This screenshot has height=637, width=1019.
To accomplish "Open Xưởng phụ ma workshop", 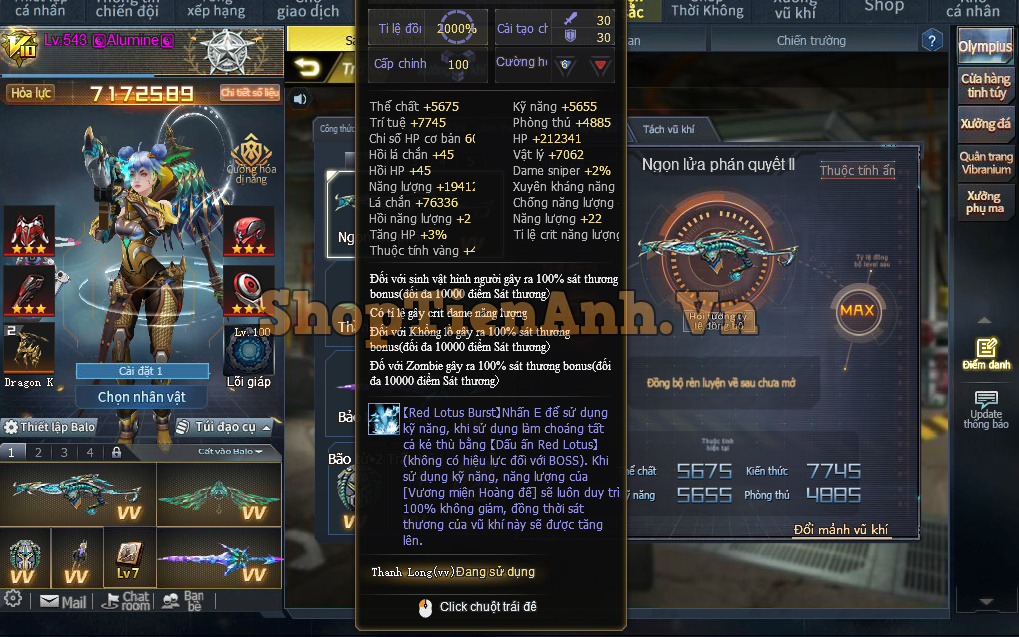I will click(x=985, y=203).
